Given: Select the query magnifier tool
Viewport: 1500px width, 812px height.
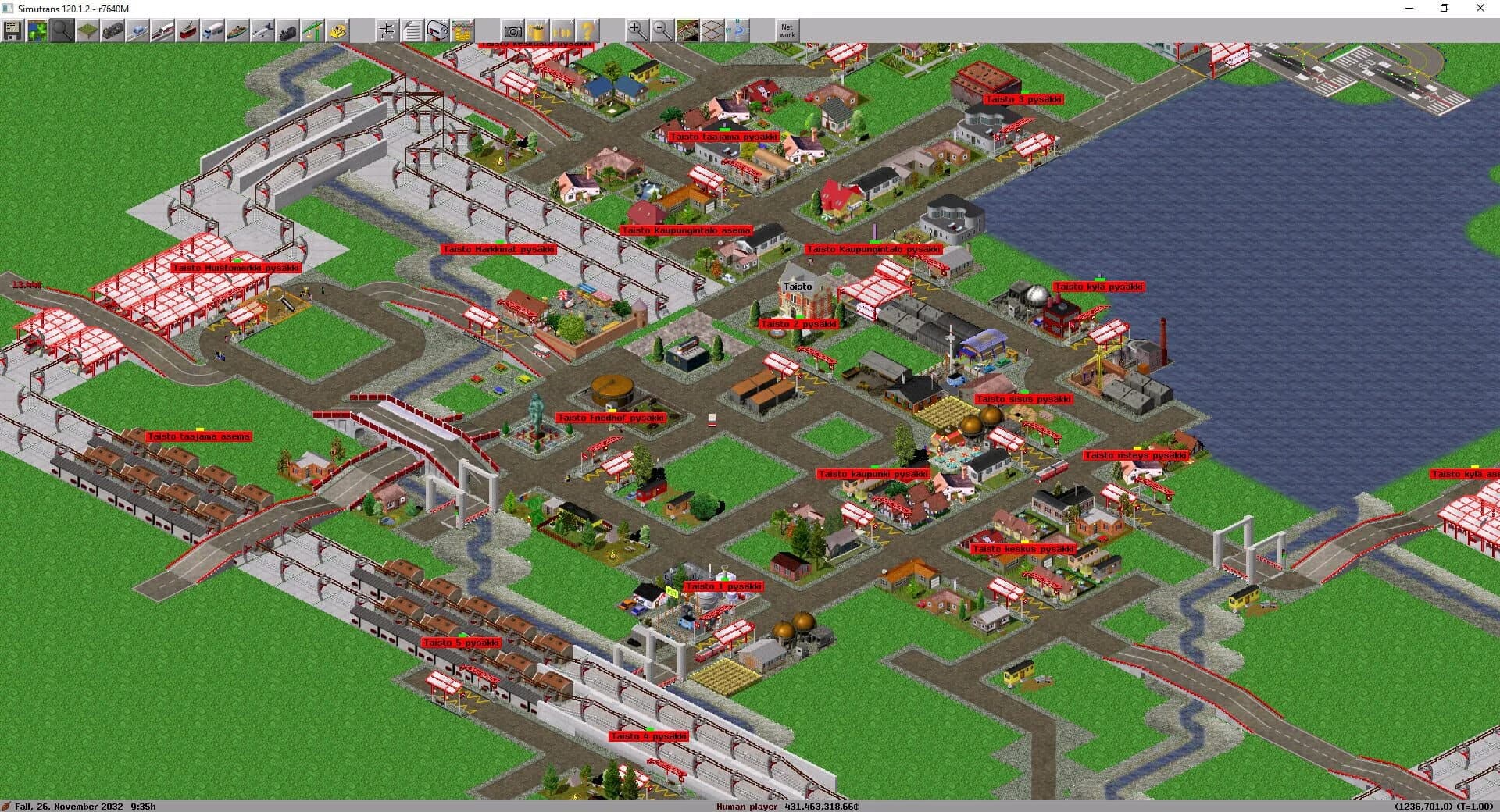Looking at the screenshot, I should click(x=61, y=31).
